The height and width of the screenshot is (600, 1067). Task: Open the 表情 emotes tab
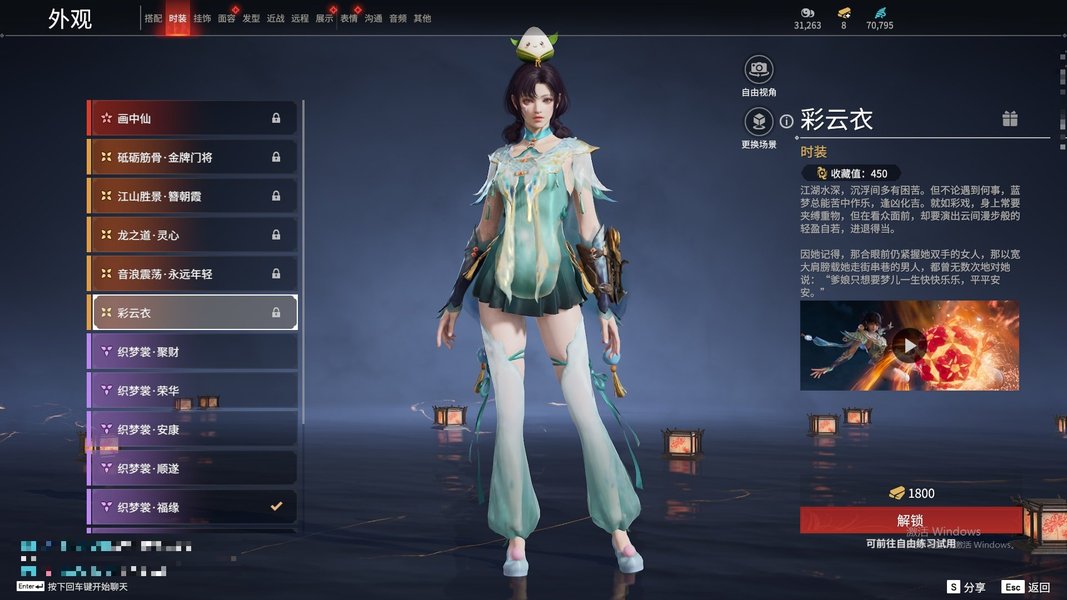(x=349, y=19)
